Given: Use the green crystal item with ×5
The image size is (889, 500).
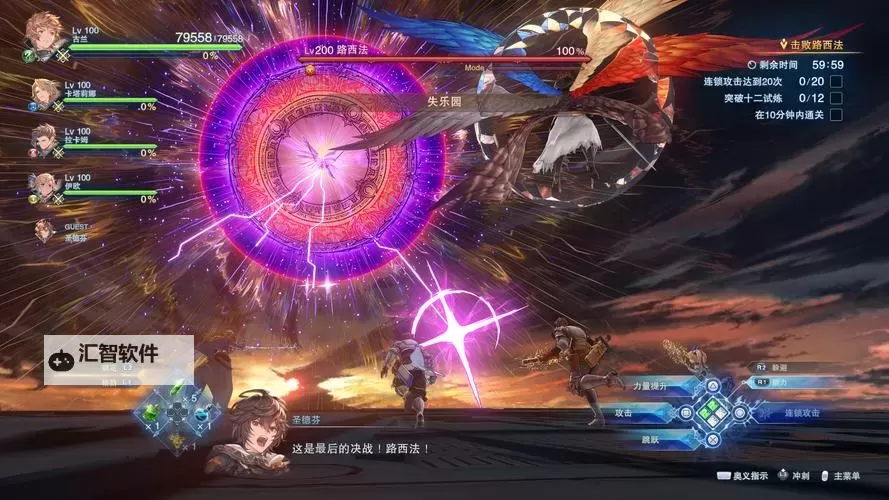Looking at the screenshot, I should click(177, 389).
